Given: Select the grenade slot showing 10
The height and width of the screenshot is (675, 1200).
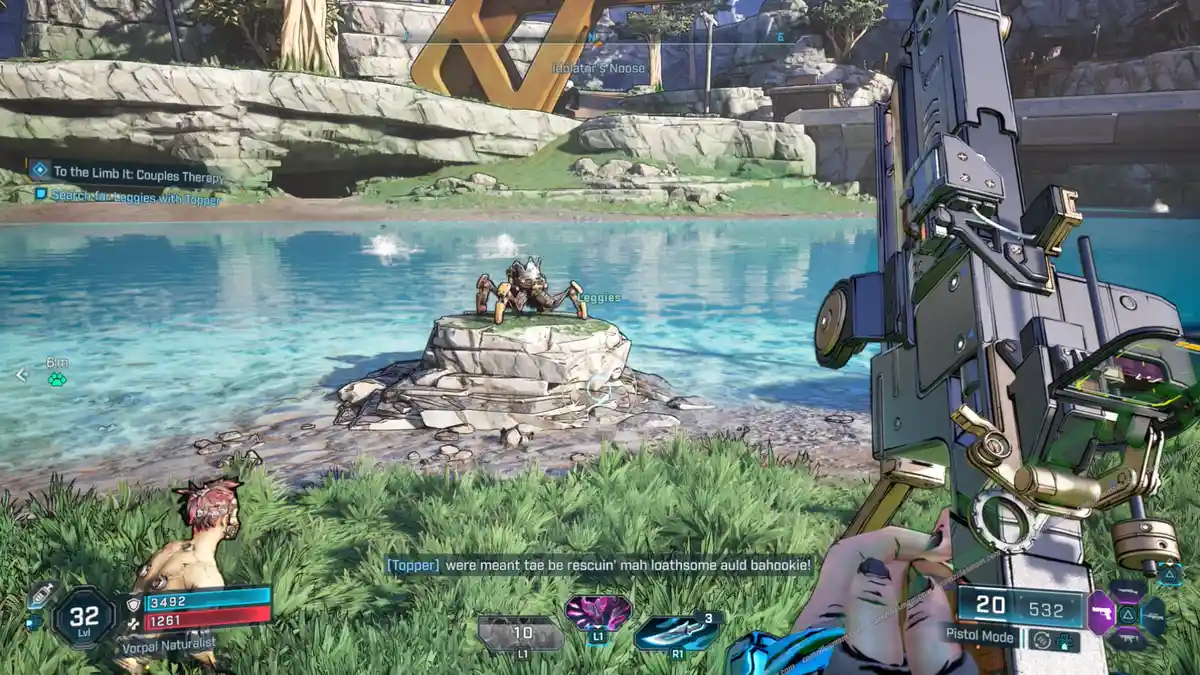Looking at the screenshot, I should [522, 634].
